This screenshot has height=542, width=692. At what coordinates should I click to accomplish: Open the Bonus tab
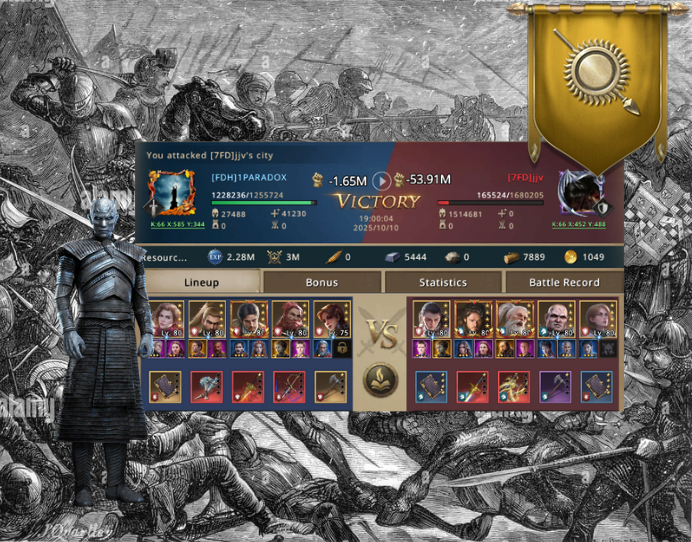point(321,283)
